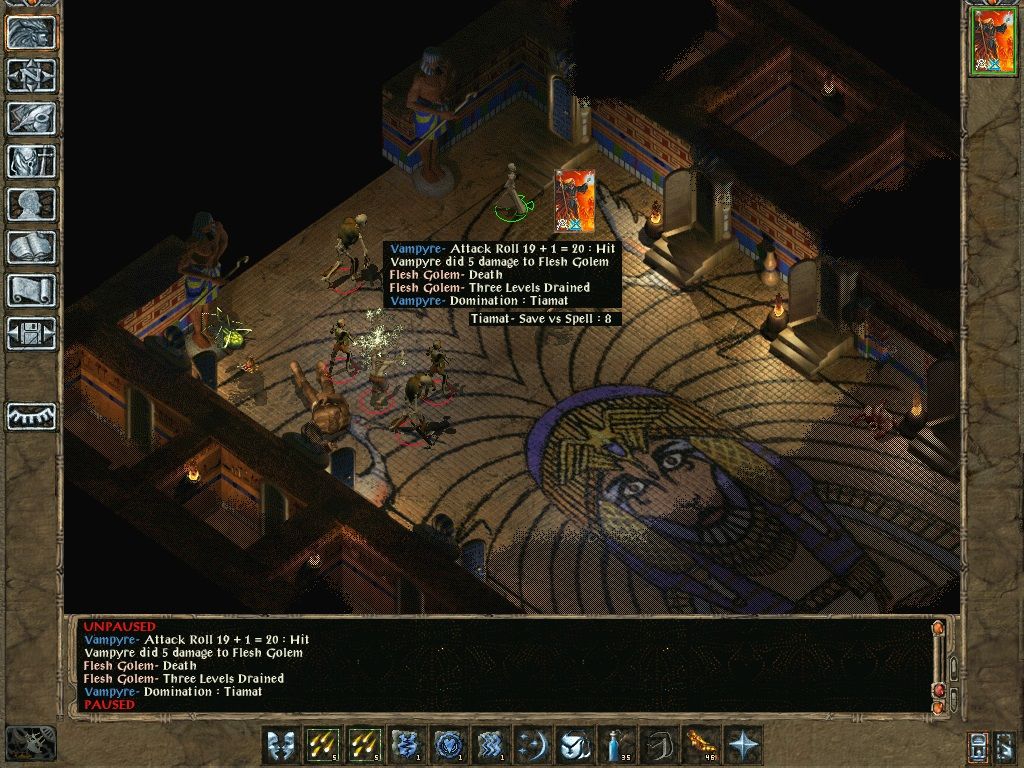Screen dimensions: 1024x768
Task: Click the rest button with the closed eye
Action: [x=31, y=415]
